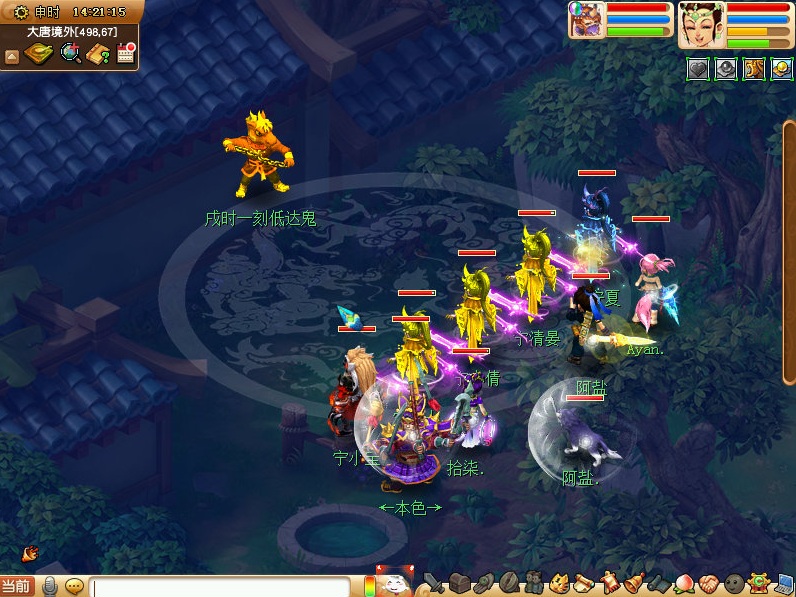Click the grey heart buff icon

point(697,69)
